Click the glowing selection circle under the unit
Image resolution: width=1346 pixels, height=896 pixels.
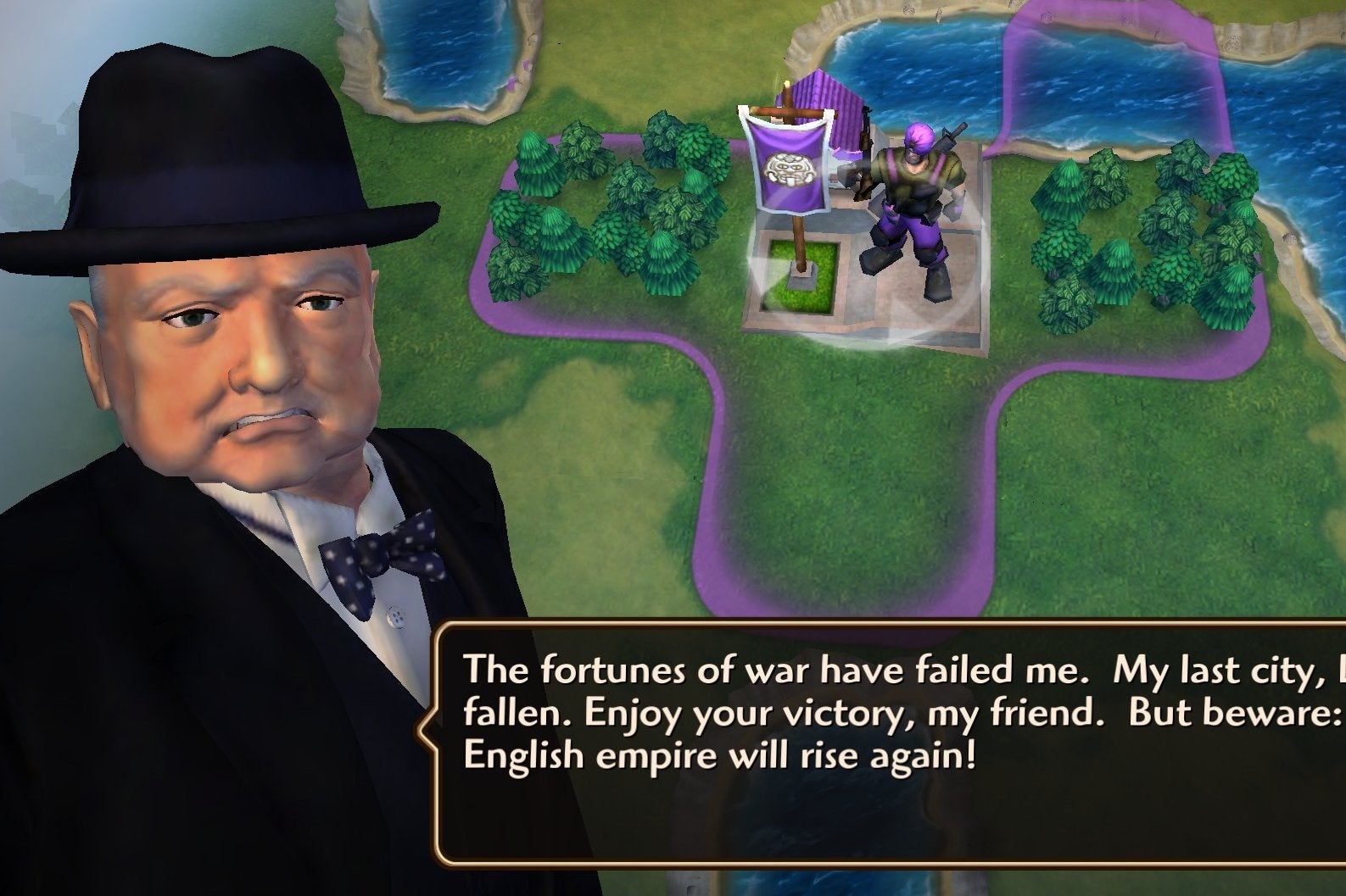click(908, 322)
